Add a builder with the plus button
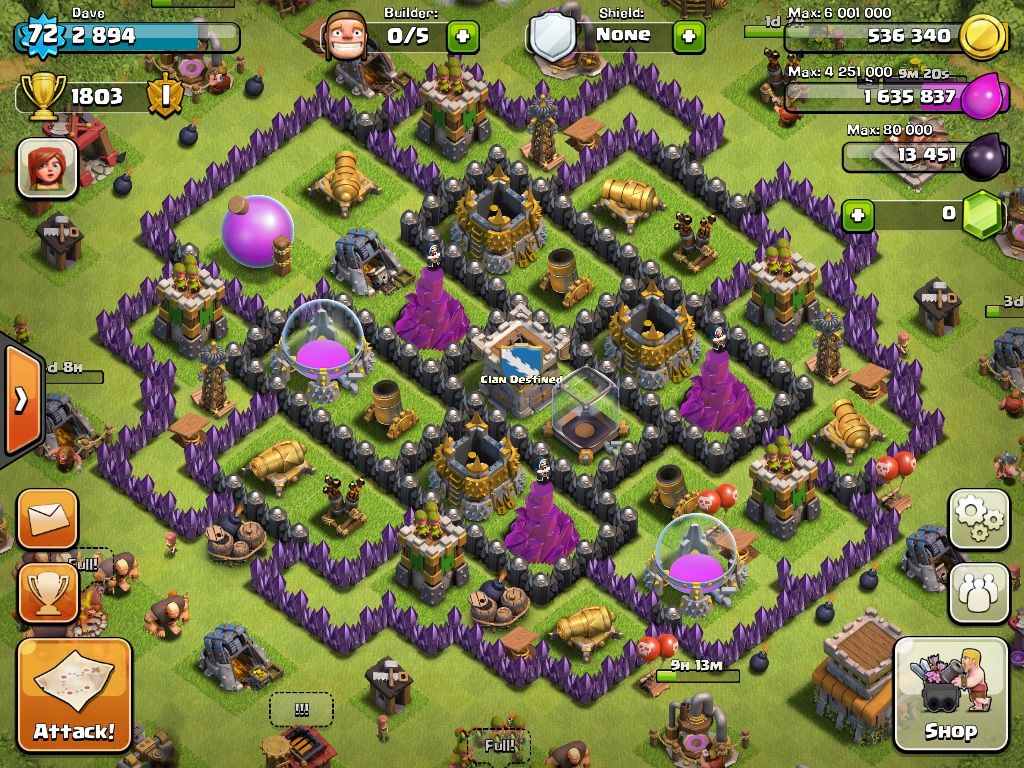1024x768 pixels. click(x=461, y=37)
